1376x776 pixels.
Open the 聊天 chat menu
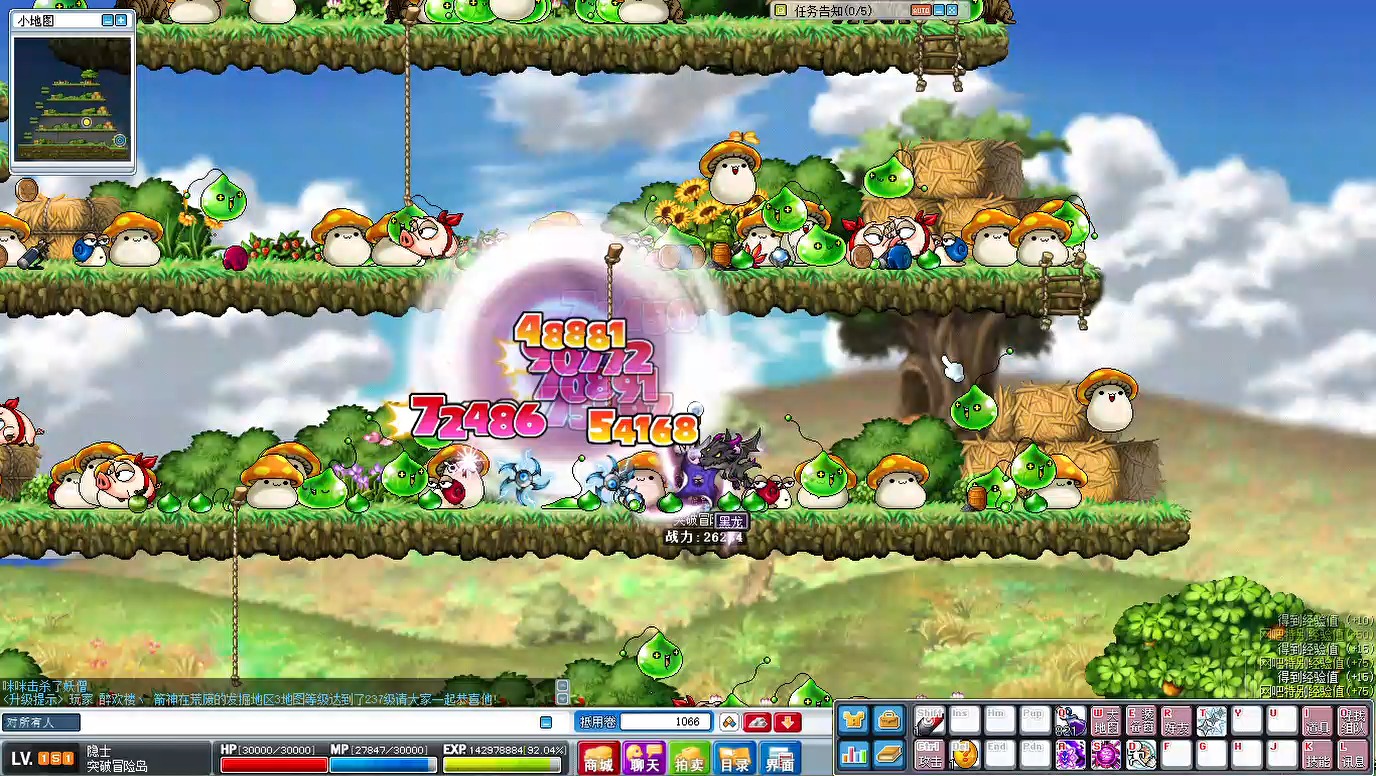pyautogui.click(x=644, y=758)
